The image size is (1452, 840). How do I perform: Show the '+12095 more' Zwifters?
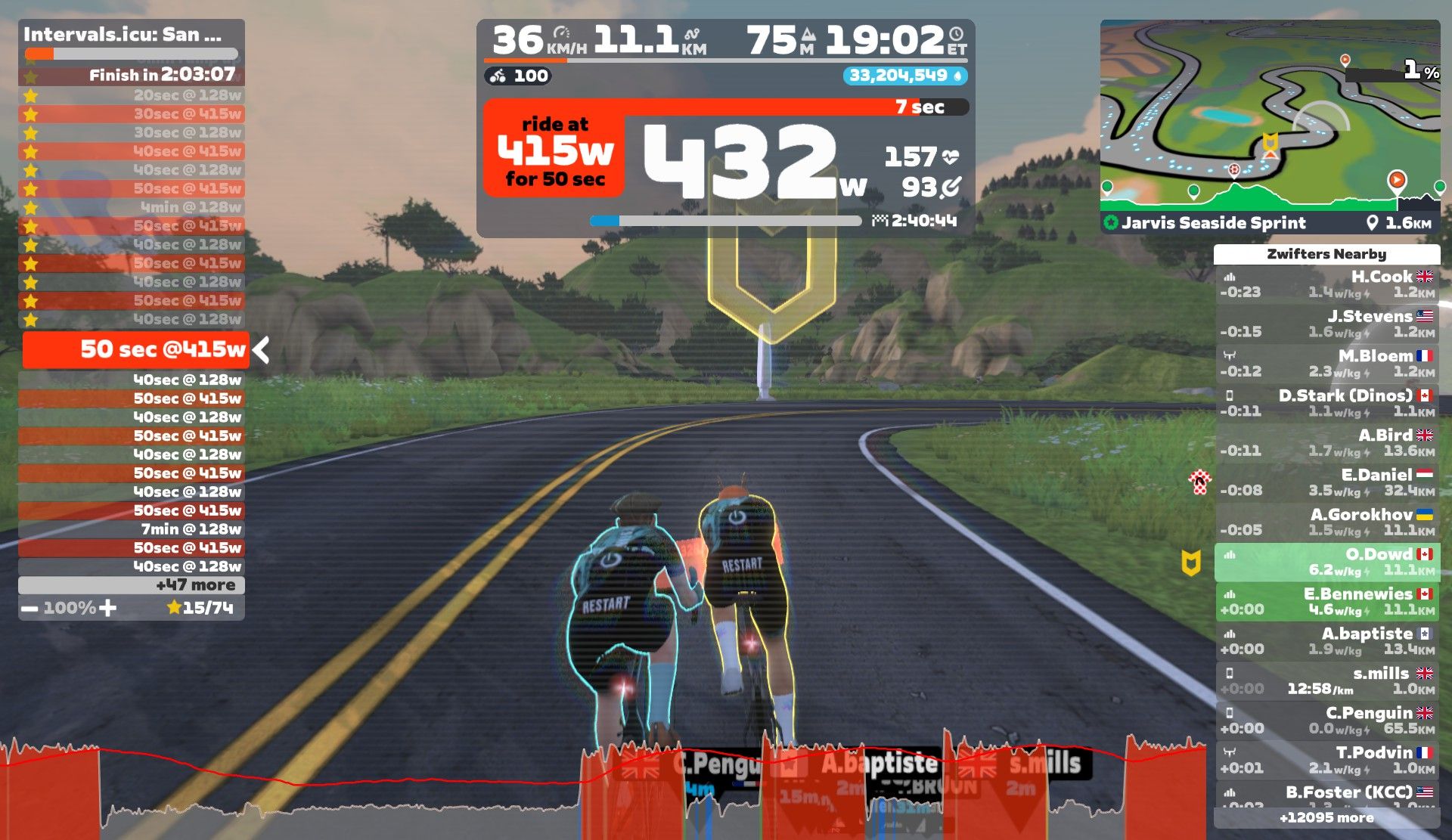(x=1327, y=818)
